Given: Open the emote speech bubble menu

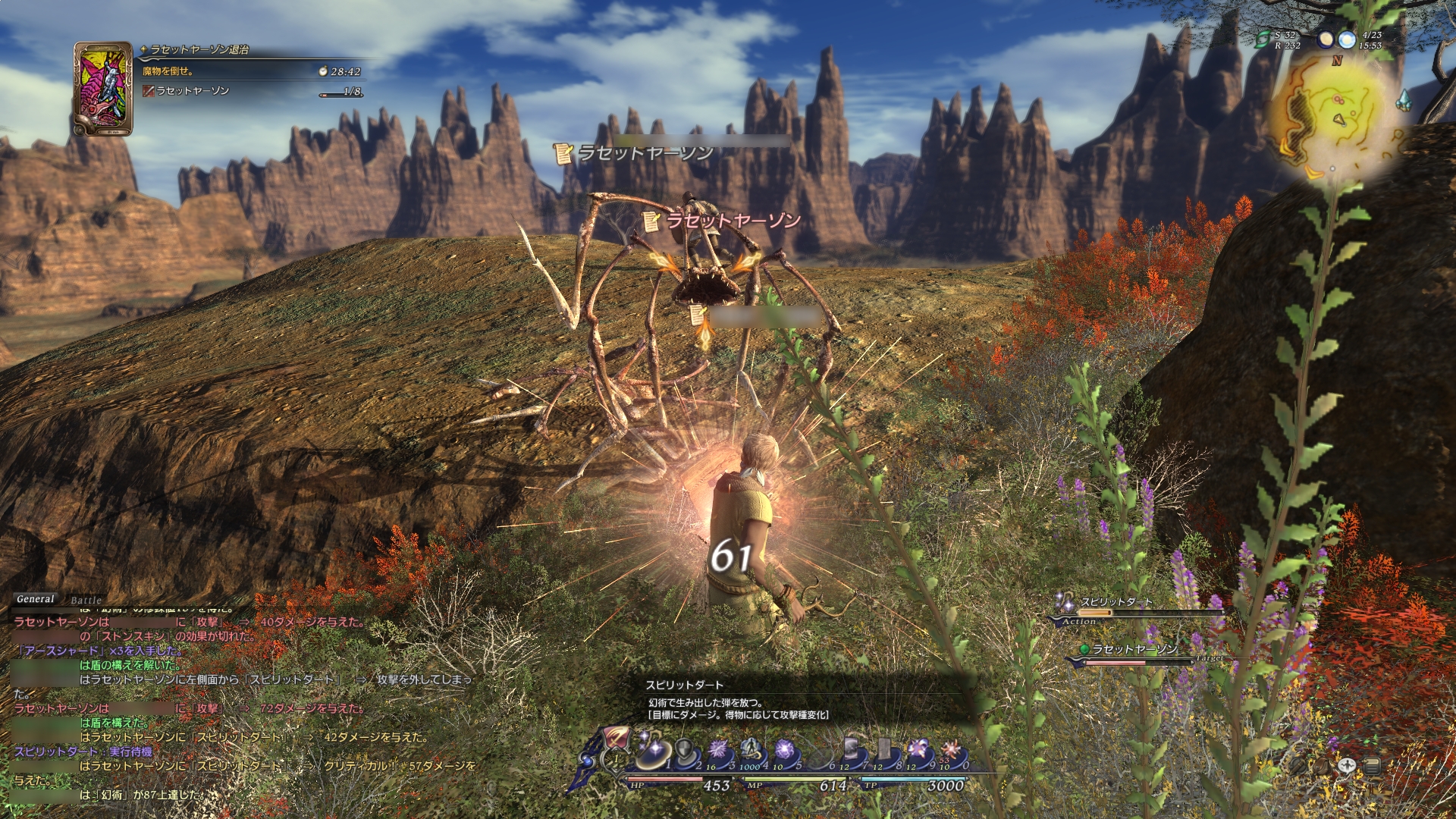Looking at the screenshot, I should point(1347,765).
